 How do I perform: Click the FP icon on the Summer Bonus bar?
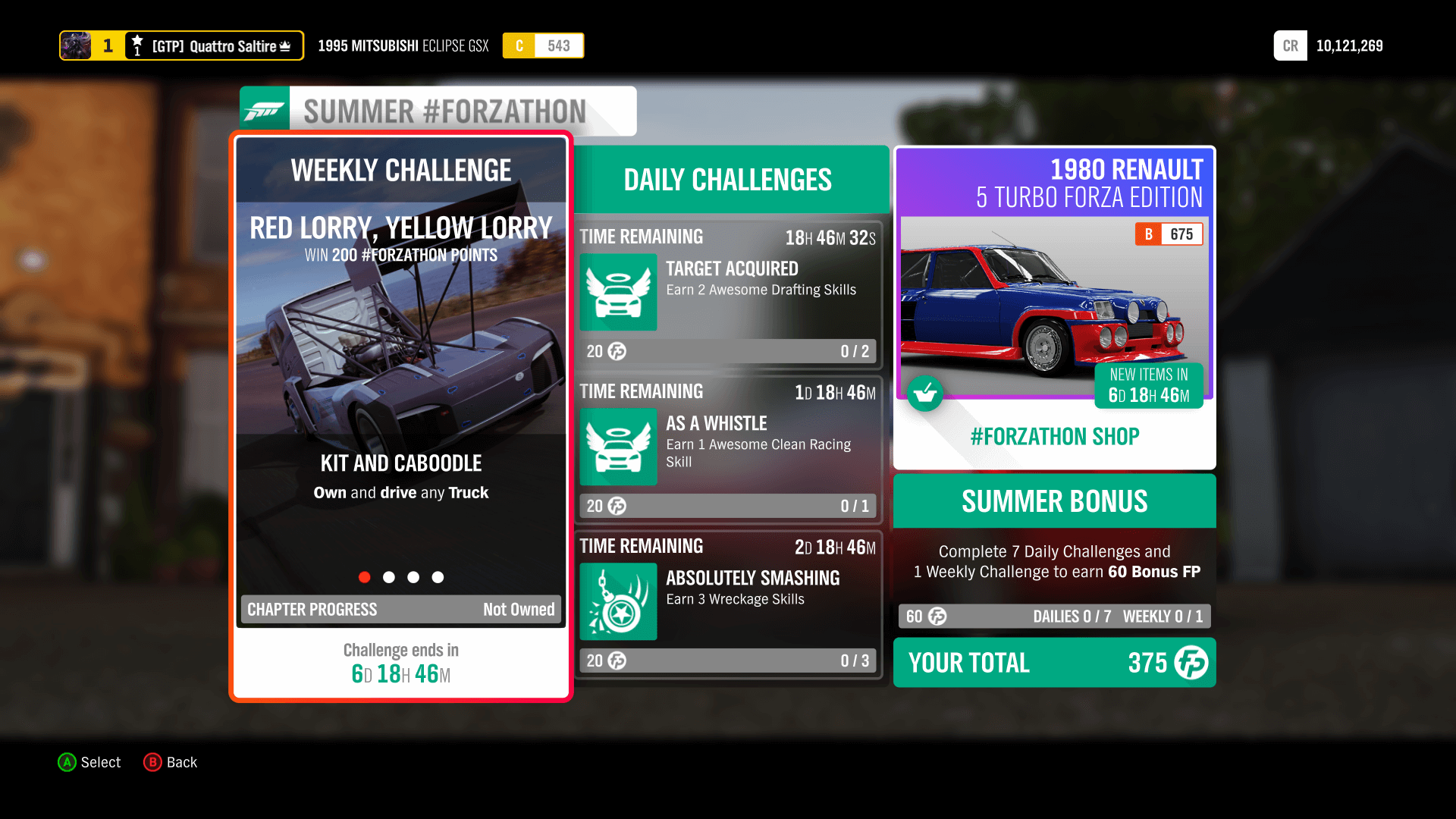(x=937, y=617)
